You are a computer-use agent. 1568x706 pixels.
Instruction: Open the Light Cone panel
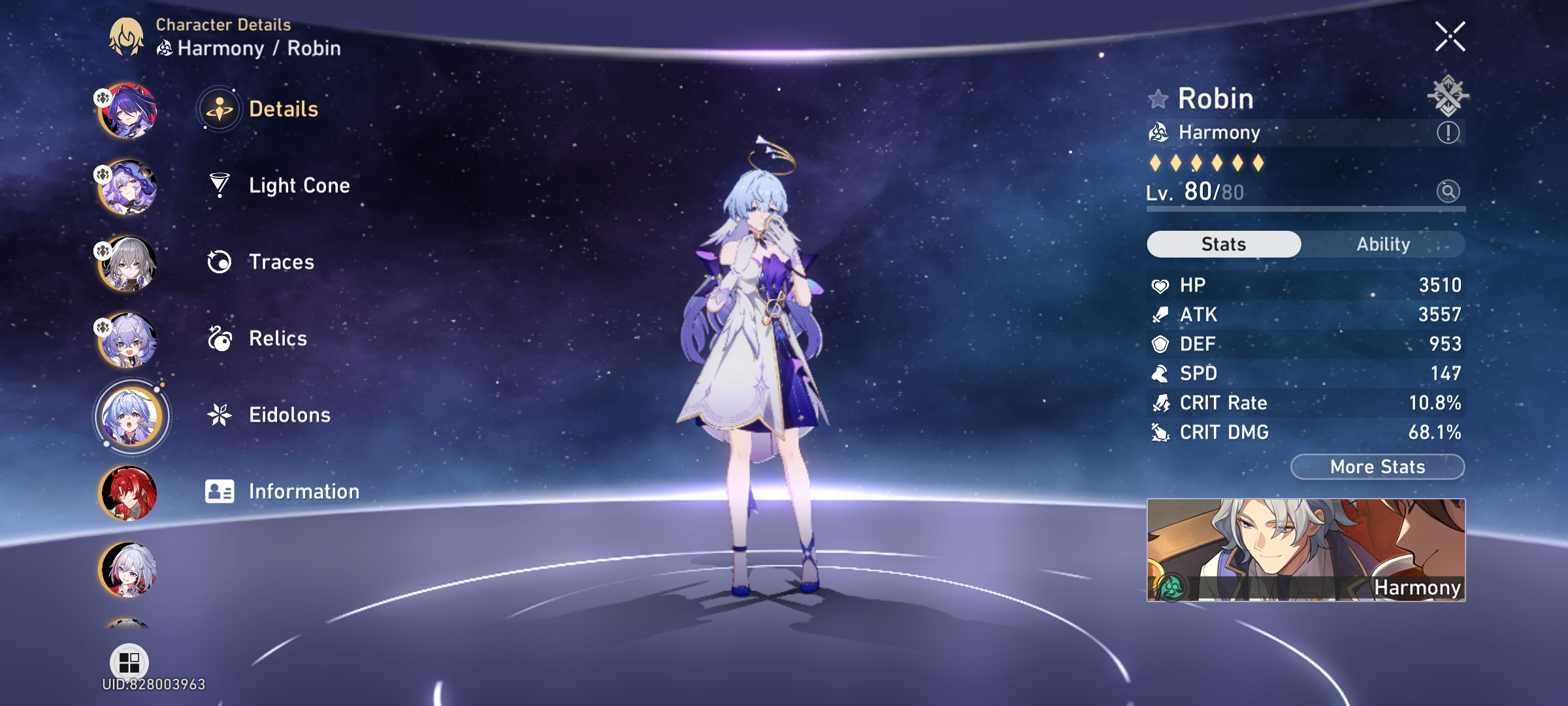tap(298, 185)
